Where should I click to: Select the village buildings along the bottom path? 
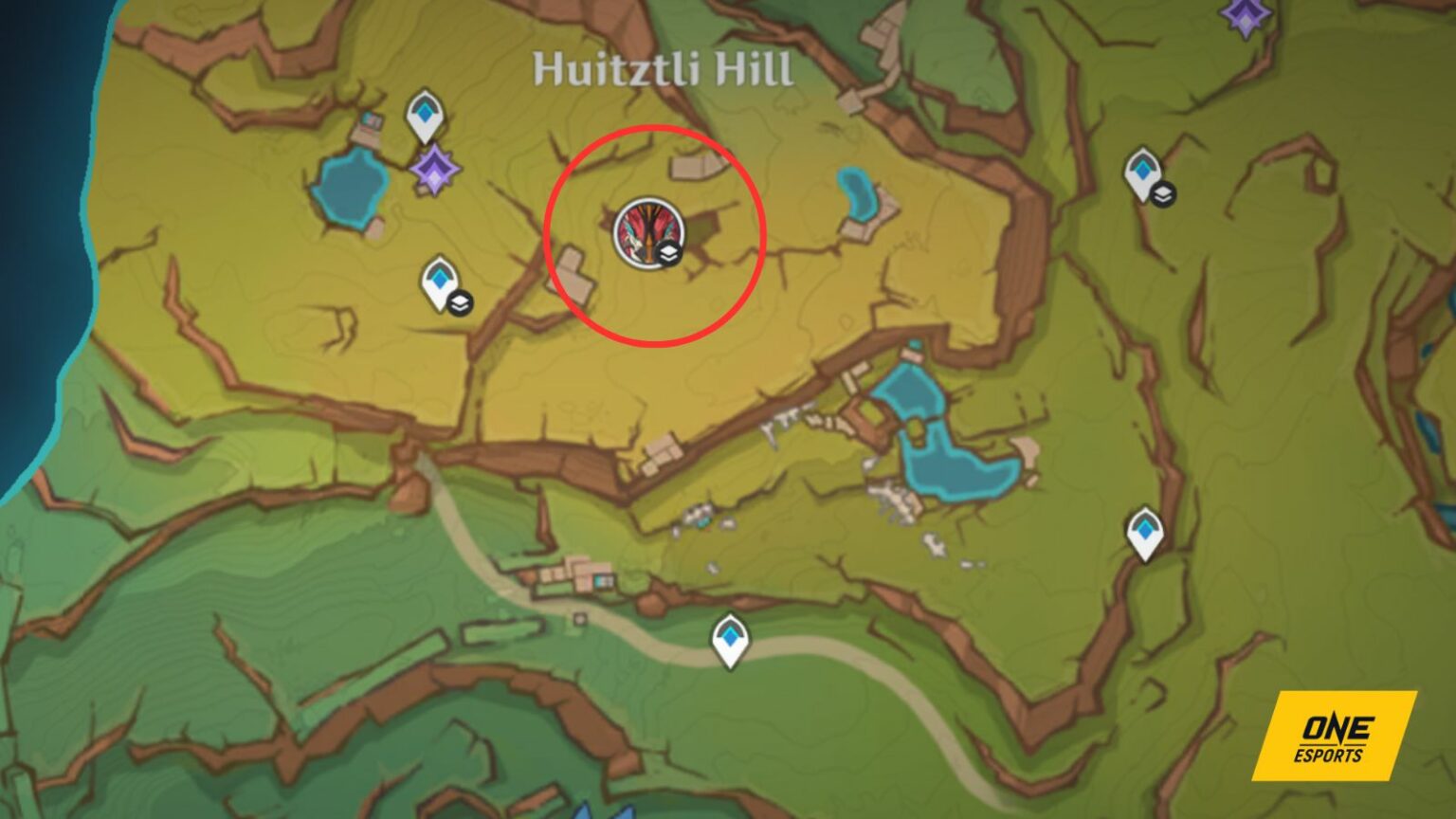click(x=578, y=578)
